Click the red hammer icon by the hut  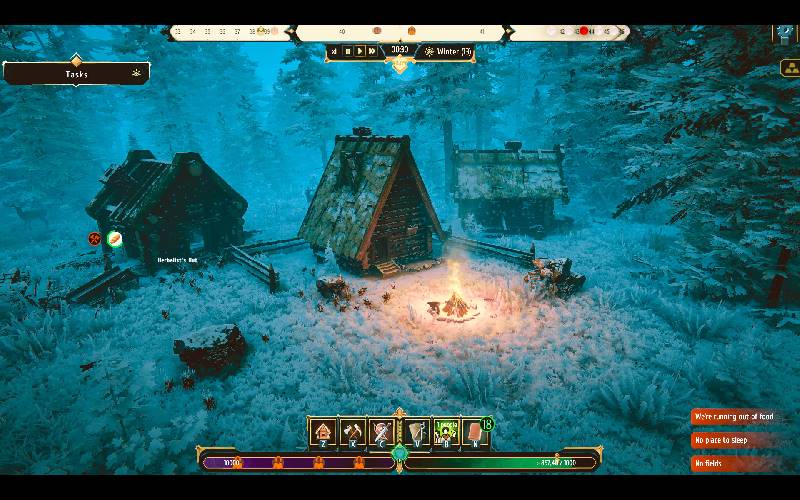point(95,239)
